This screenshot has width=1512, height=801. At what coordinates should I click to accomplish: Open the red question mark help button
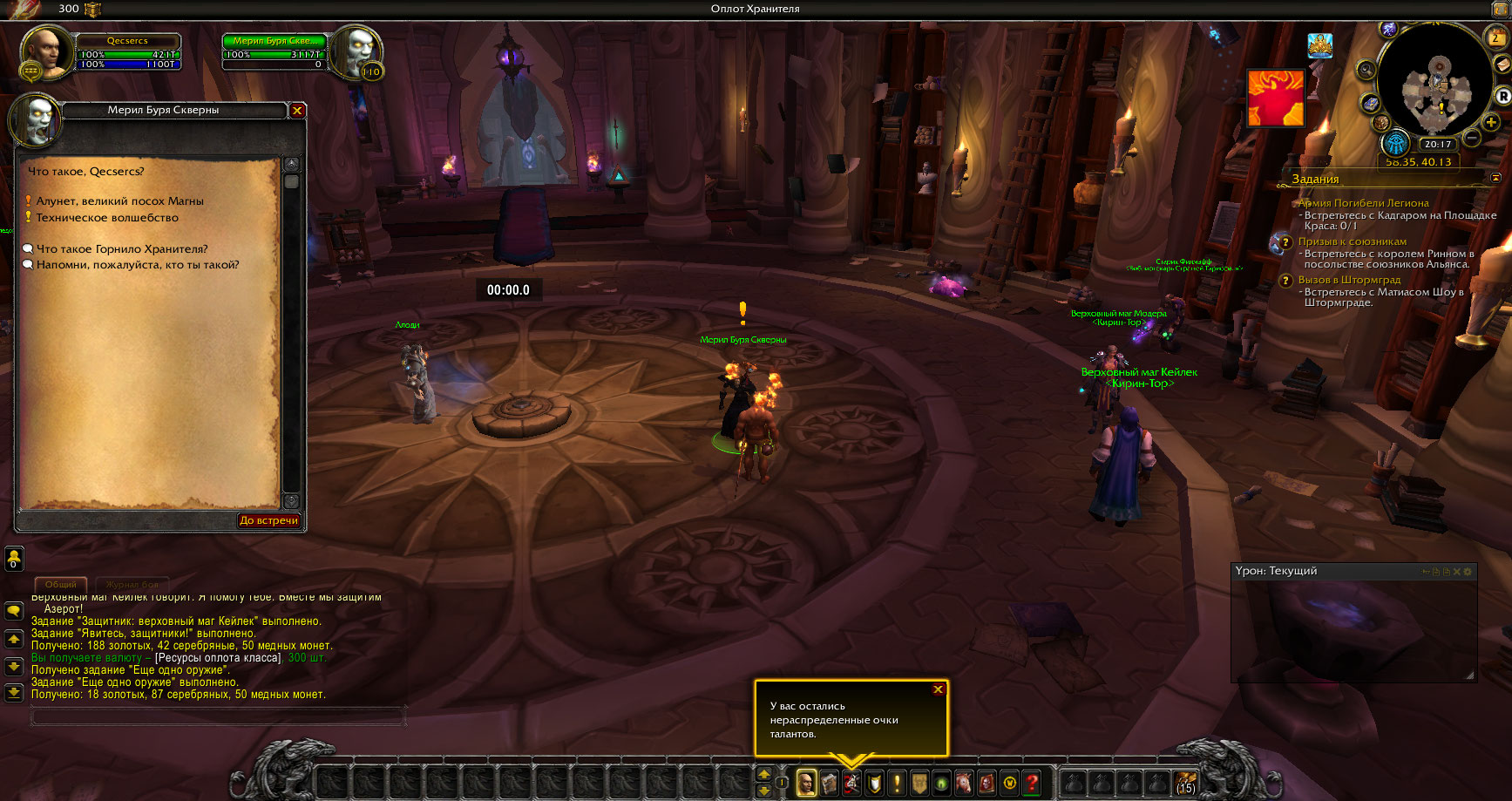[x=1032, y=783]
